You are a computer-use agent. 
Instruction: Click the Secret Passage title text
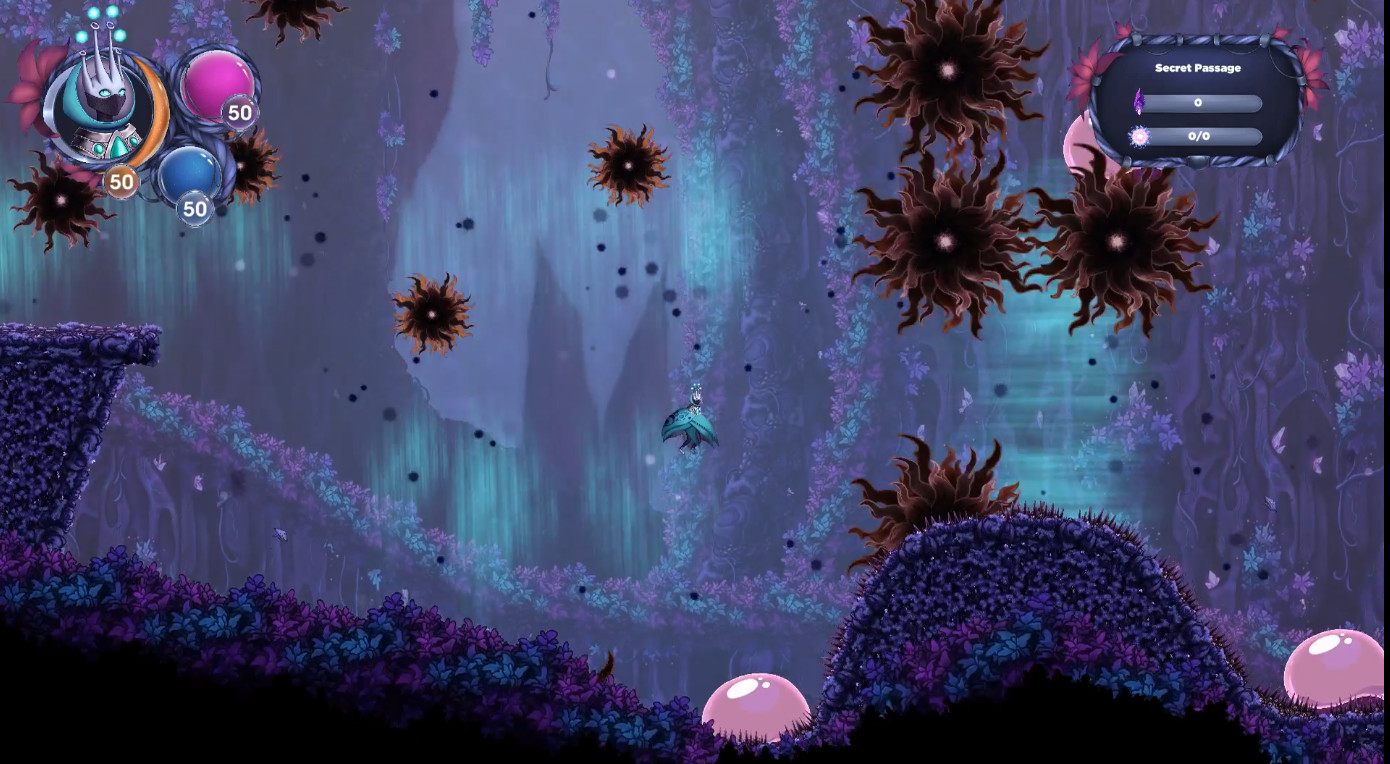tap(1196, 67)
